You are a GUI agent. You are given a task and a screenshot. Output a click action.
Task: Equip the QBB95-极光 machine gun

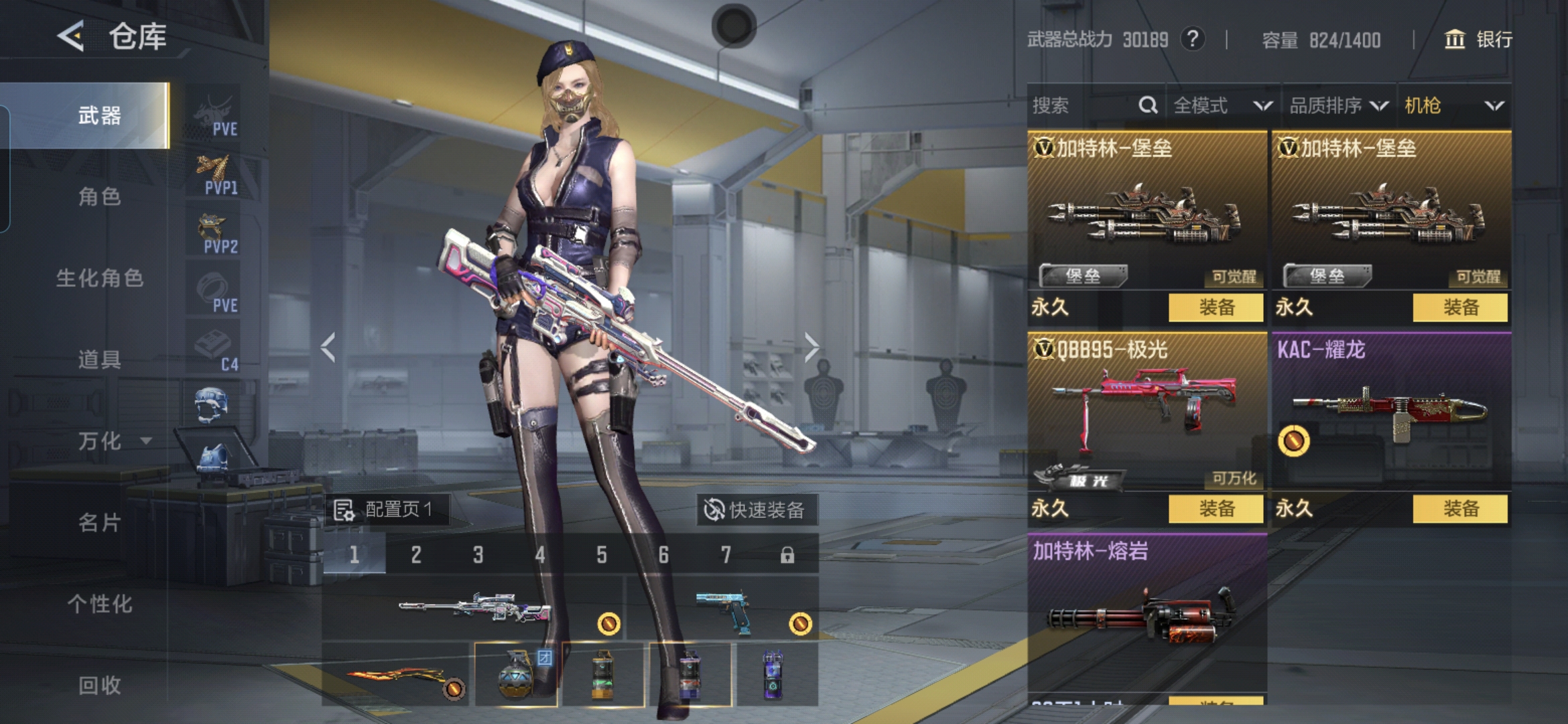[1216, 509]
